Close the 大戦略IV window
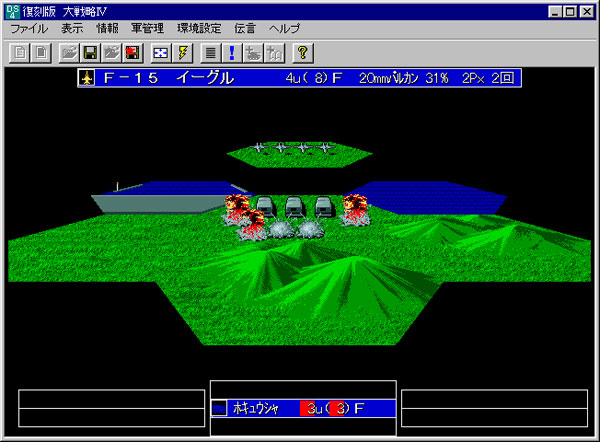The image size is (600, 442). (x=587, y=11)
